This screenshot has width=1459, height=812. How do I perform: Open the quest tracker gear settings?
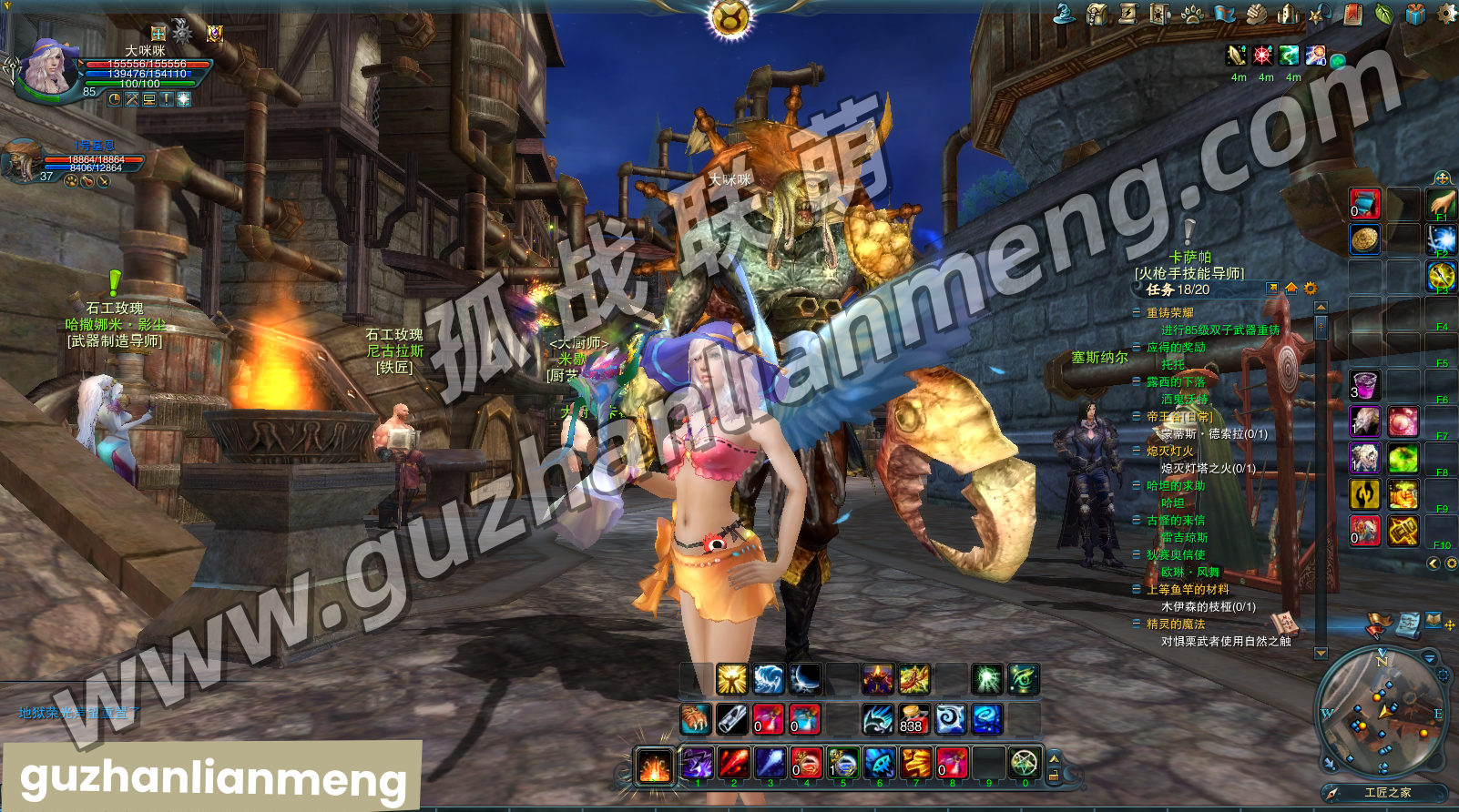(1310, 289)
